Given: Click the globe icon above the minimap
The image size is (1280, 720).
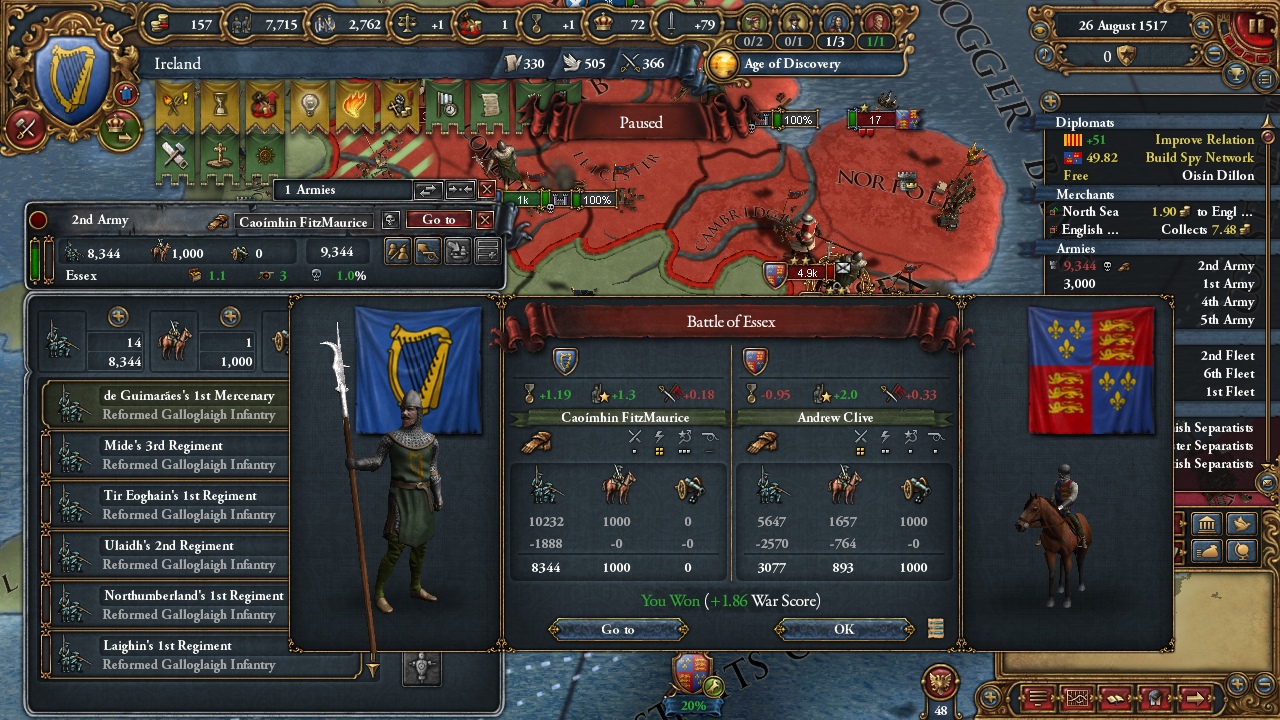Looking at the screenshot, I should [1242, 551].
